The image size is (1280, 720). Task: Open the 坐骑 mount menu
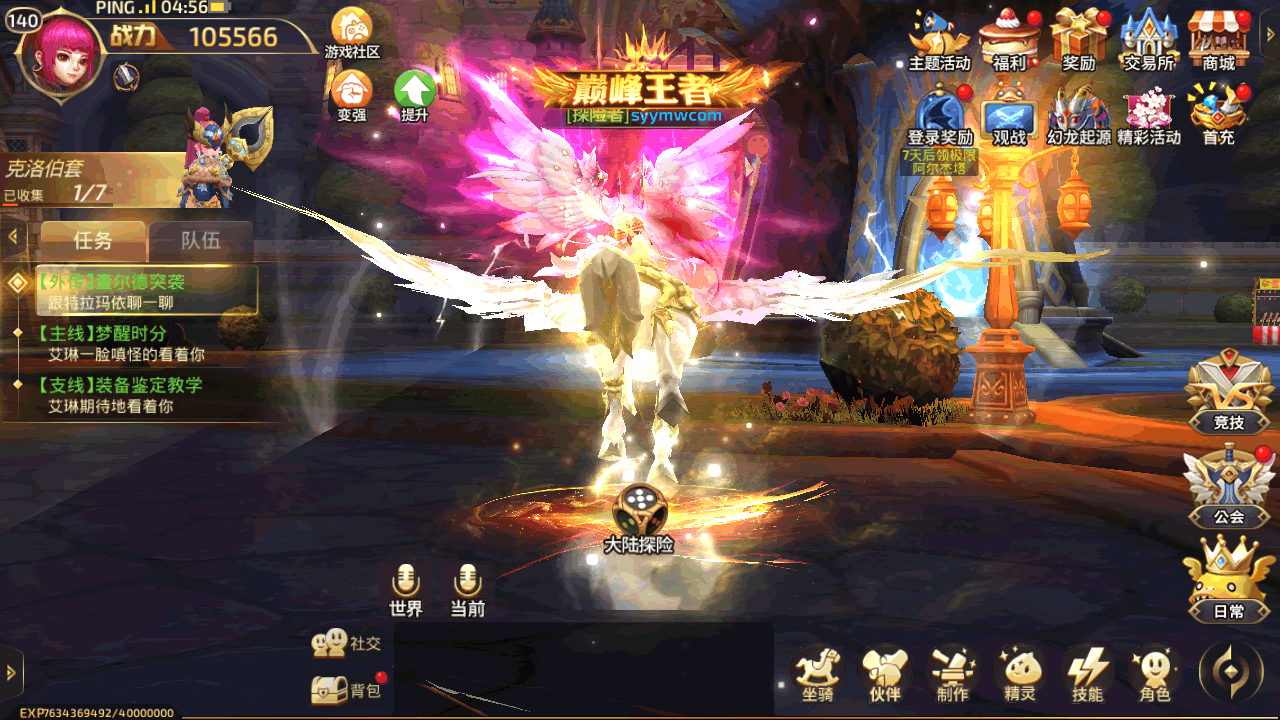click(x=817, y=672)
